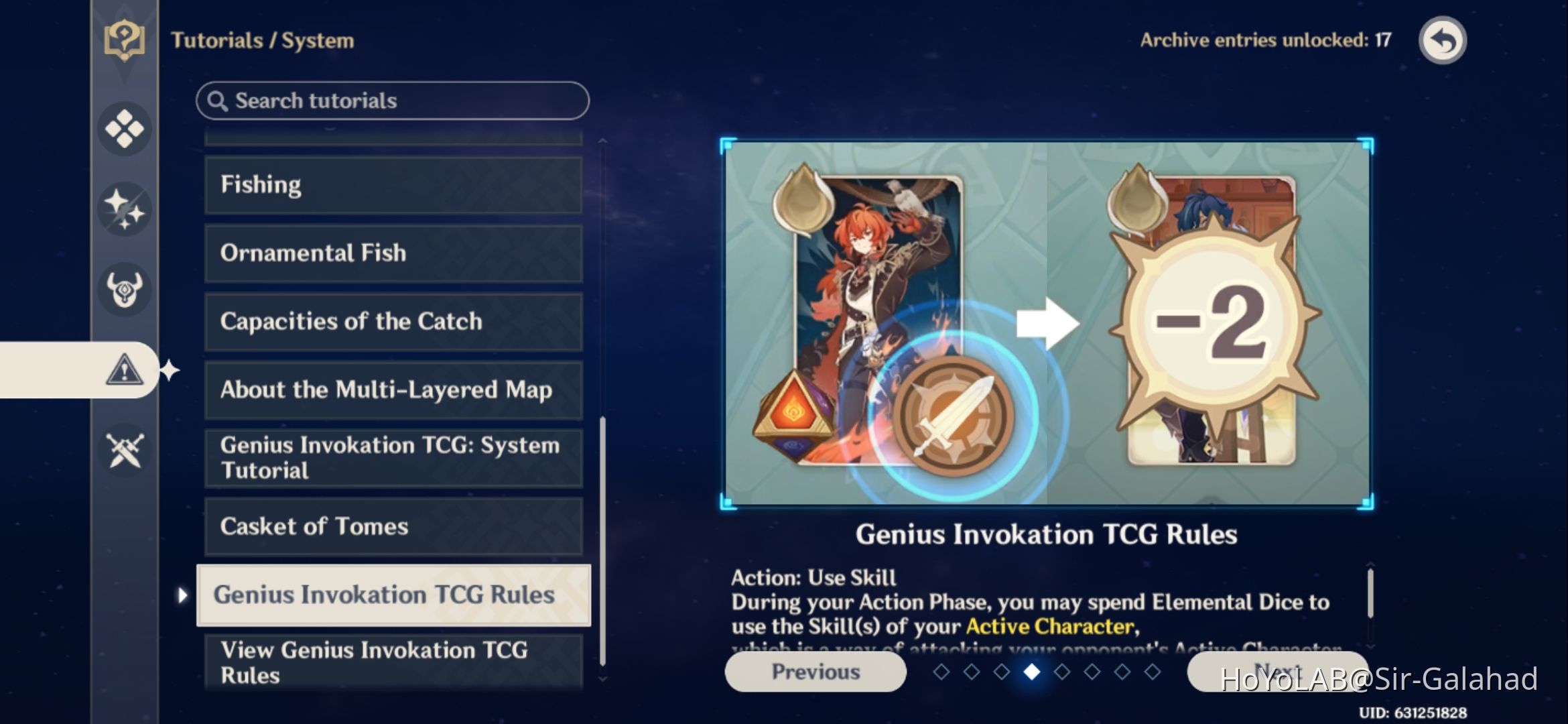Open the Fishing tutorial entry
The height and width of the screenshot is (724, 1568).
pyautogui.click(x=392, y=184)
